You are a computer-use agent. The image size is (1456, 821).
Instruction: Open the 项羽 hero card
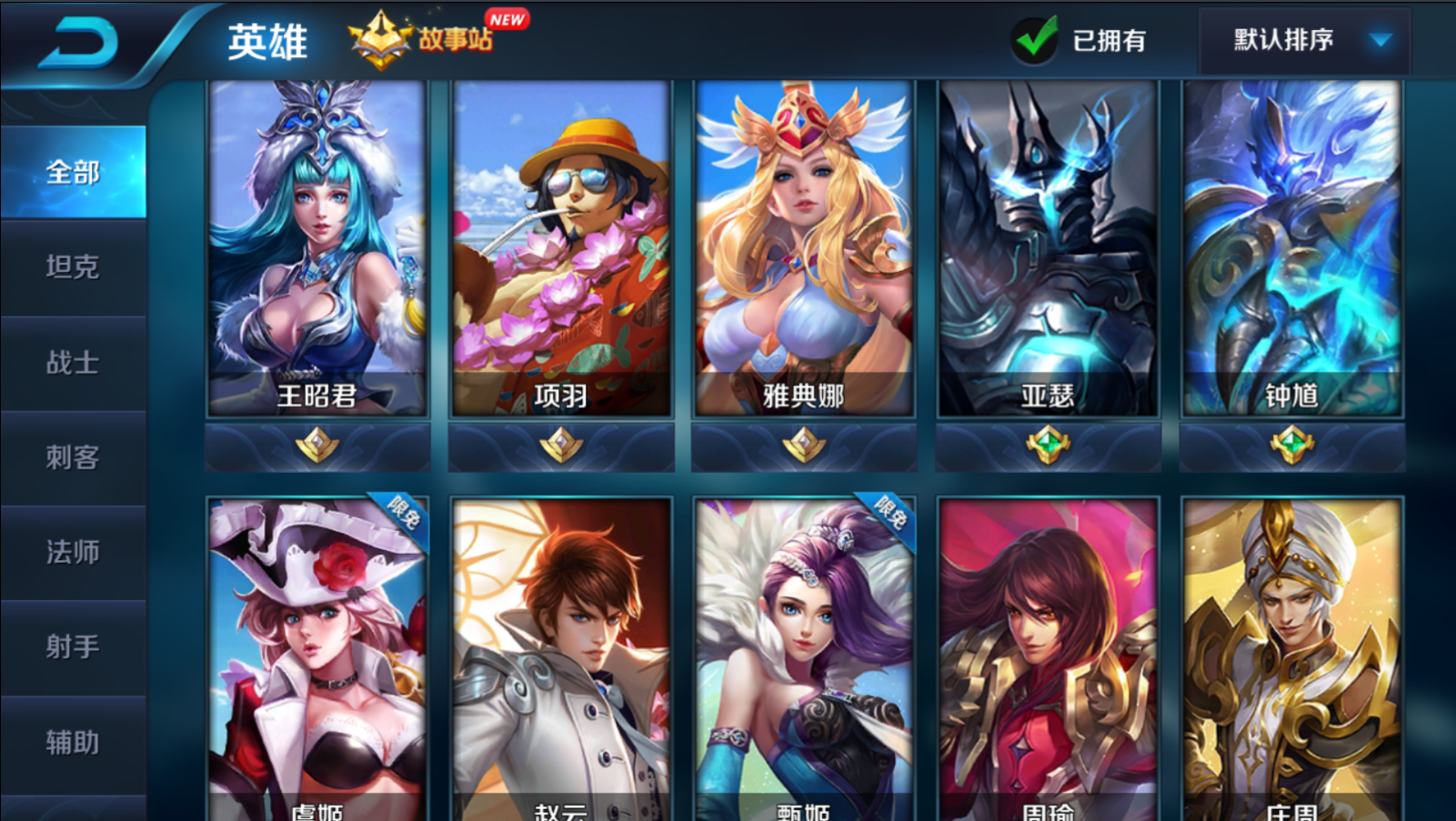[561, 248]
